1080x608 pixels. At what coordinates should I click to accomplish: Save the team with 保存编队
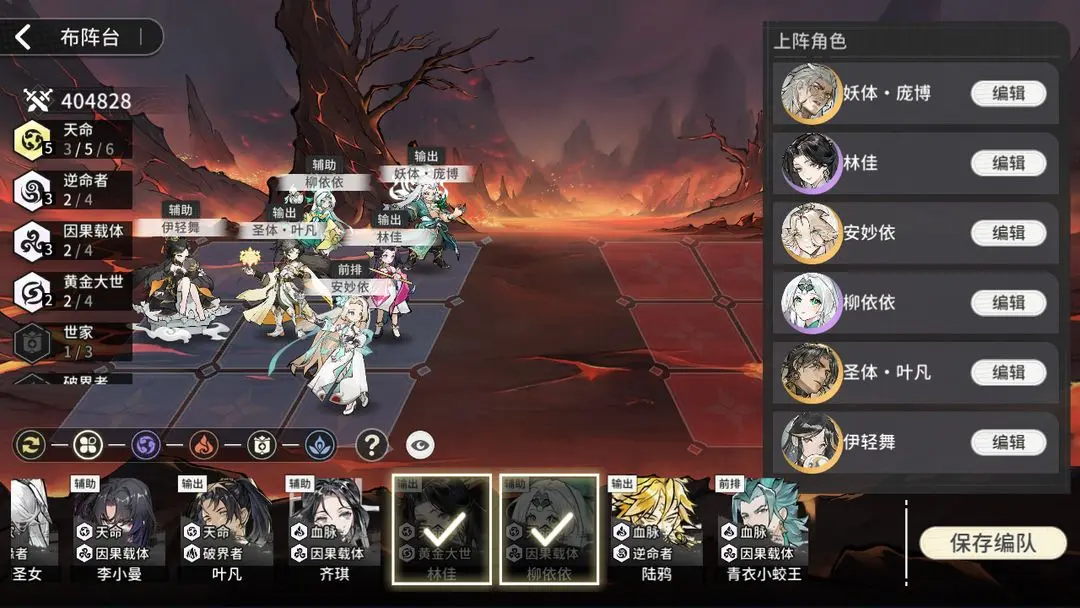click(993, 543)
